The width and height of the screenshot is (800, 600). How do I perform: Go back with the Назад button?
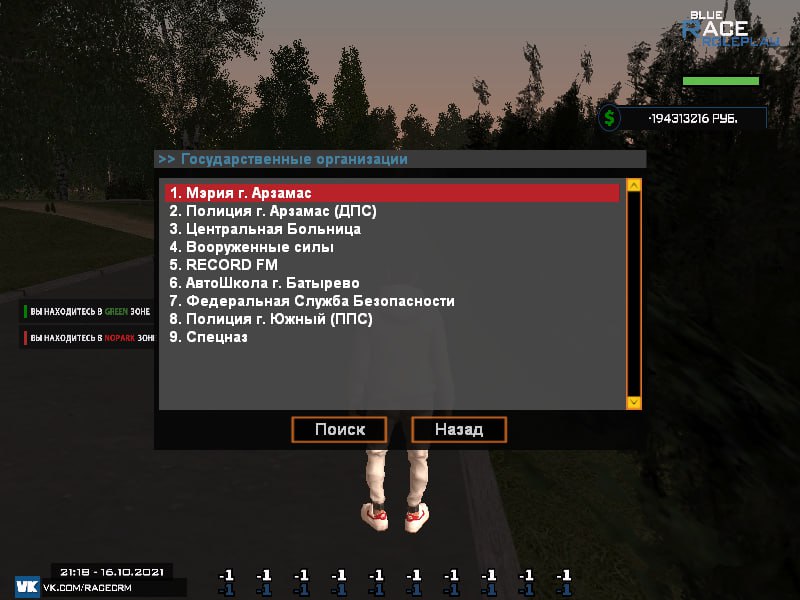[x=459, y=430]
